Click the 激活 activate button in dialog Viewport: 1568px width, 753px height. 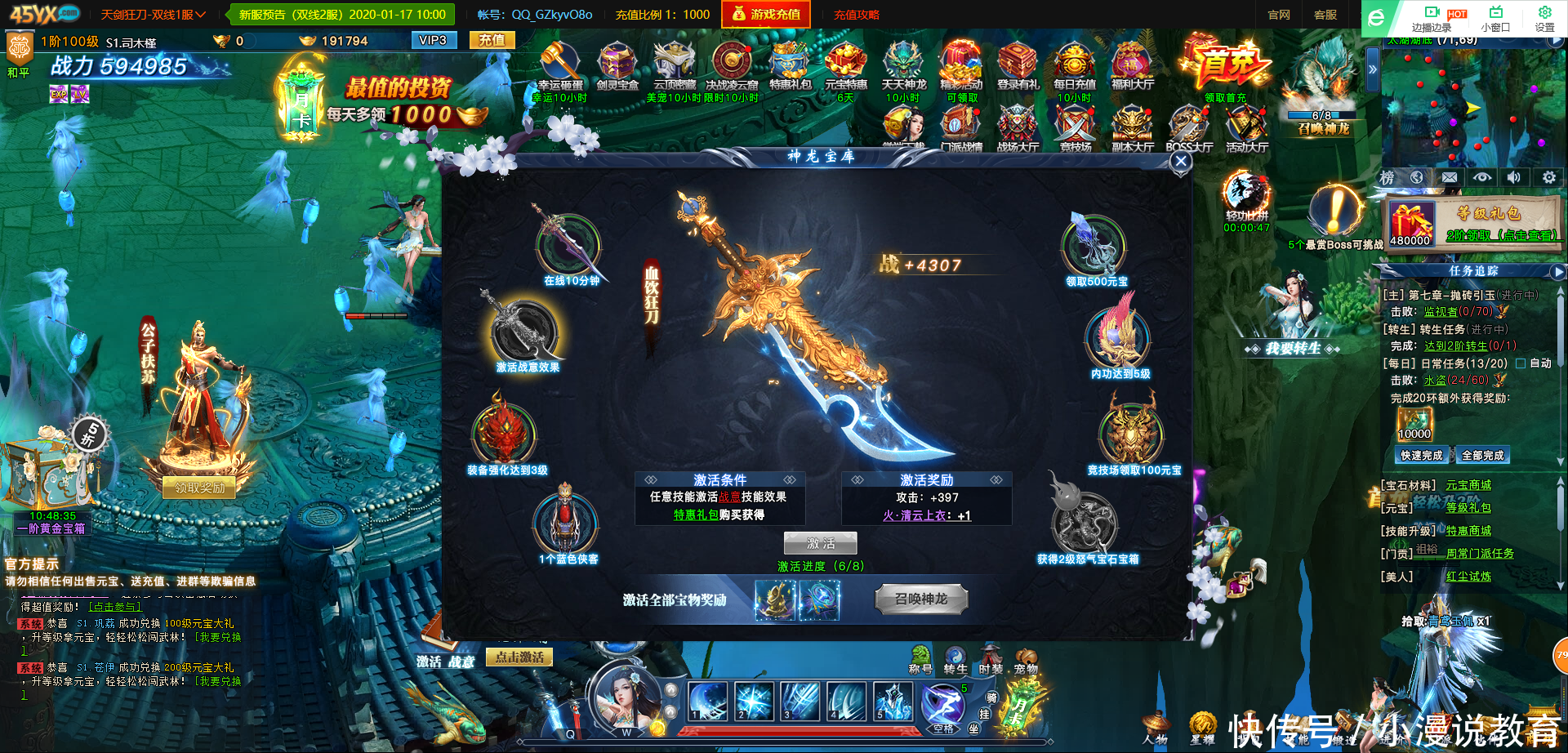tap(820, 542)
